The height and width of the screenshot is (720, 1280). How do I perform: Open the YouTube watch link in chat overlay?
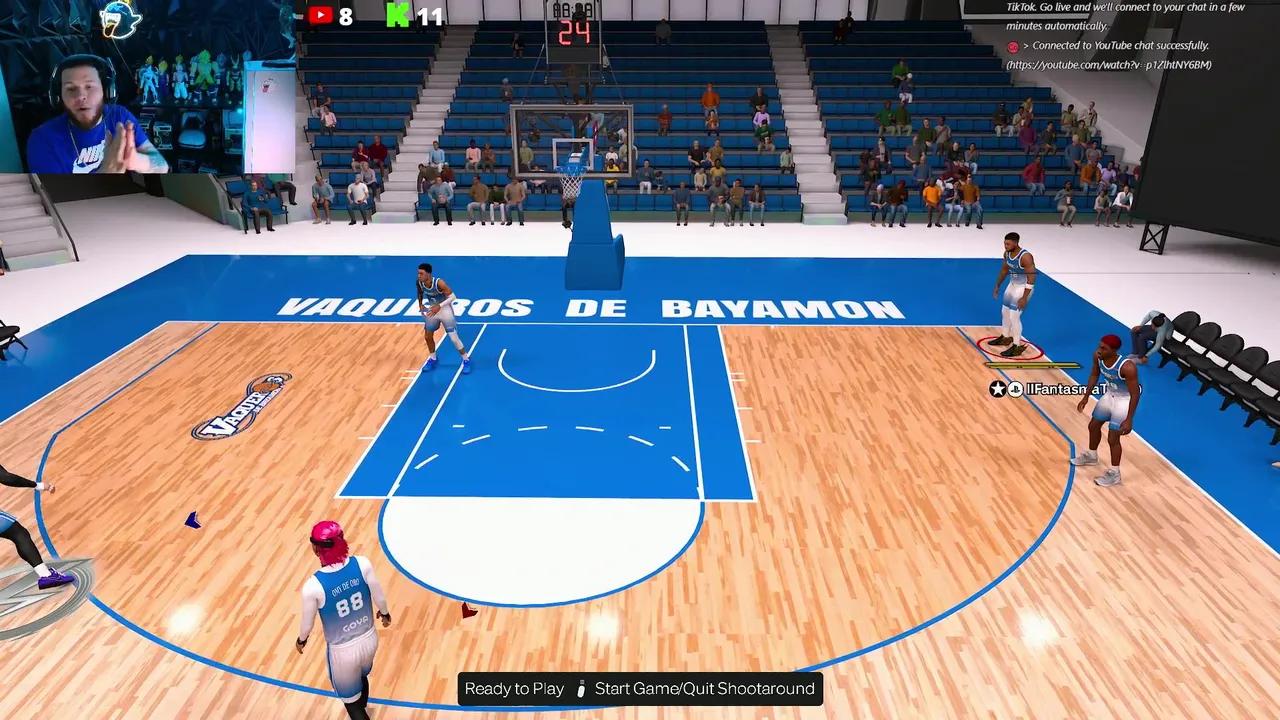1109,65
